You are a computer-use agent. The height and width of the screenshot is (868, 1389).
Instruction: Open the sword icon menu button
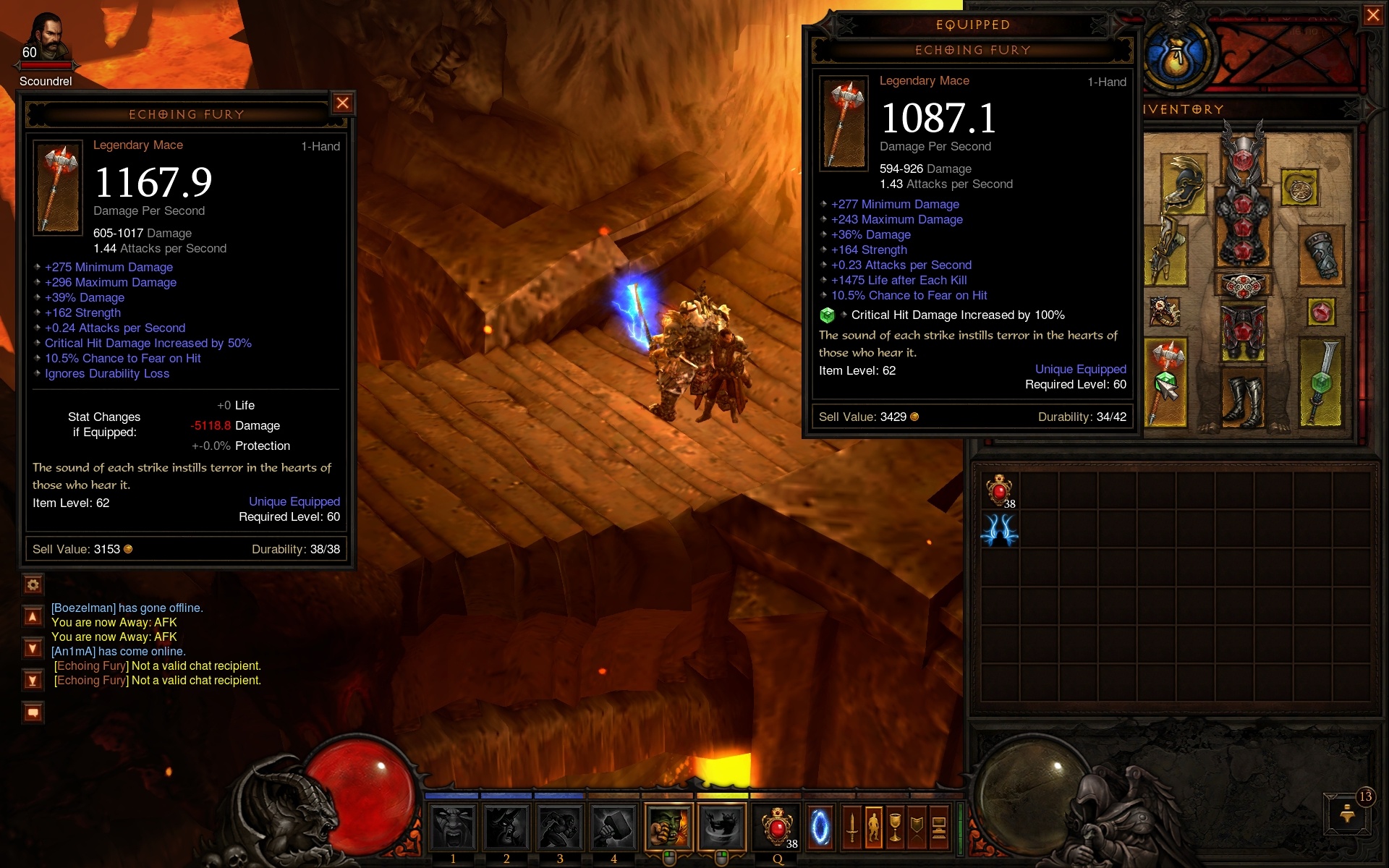(852, 827)
